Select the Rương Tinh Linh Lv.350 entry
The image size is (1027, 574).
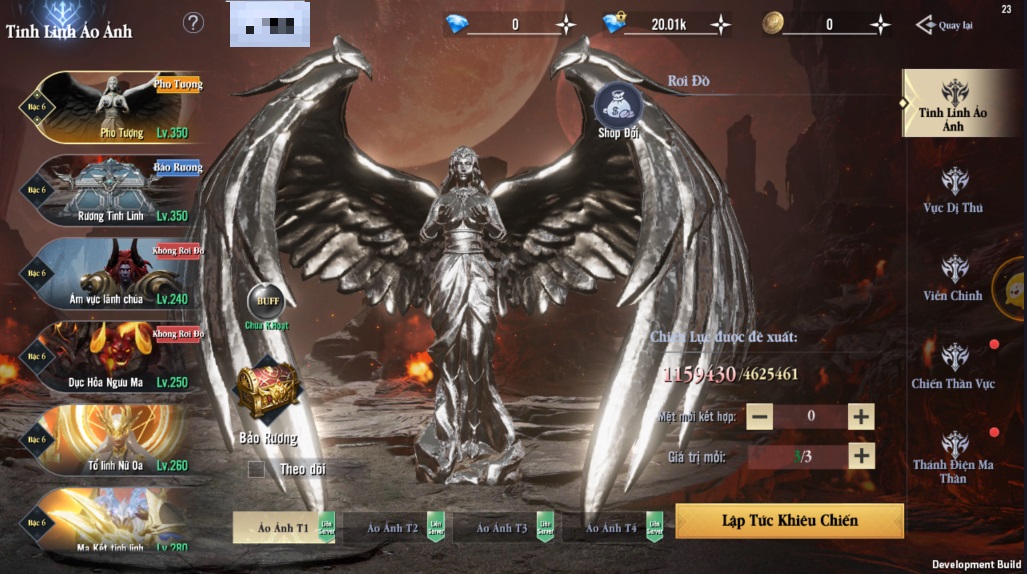(112, 191)
